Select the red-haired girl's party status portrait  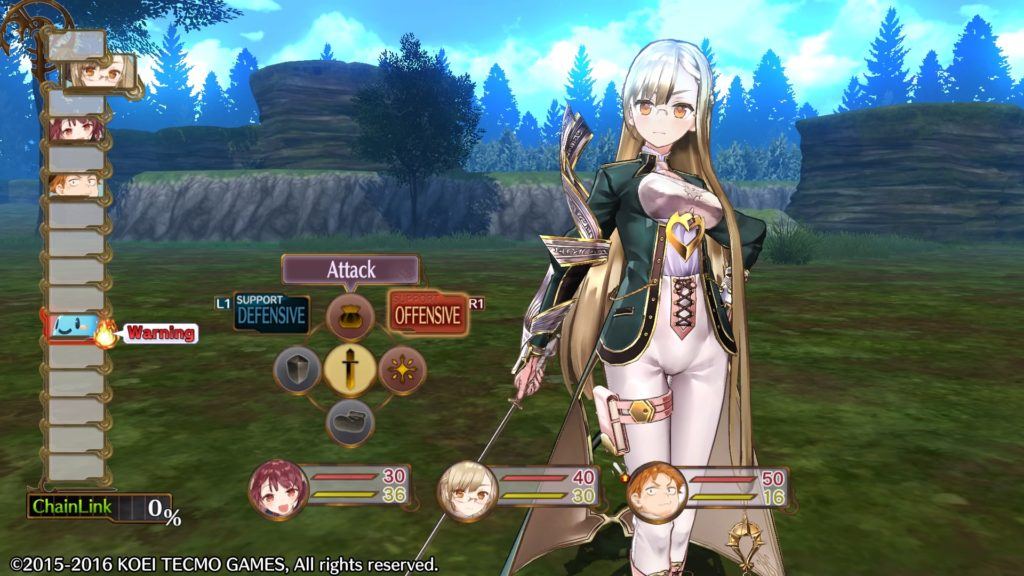click(276, 488)
